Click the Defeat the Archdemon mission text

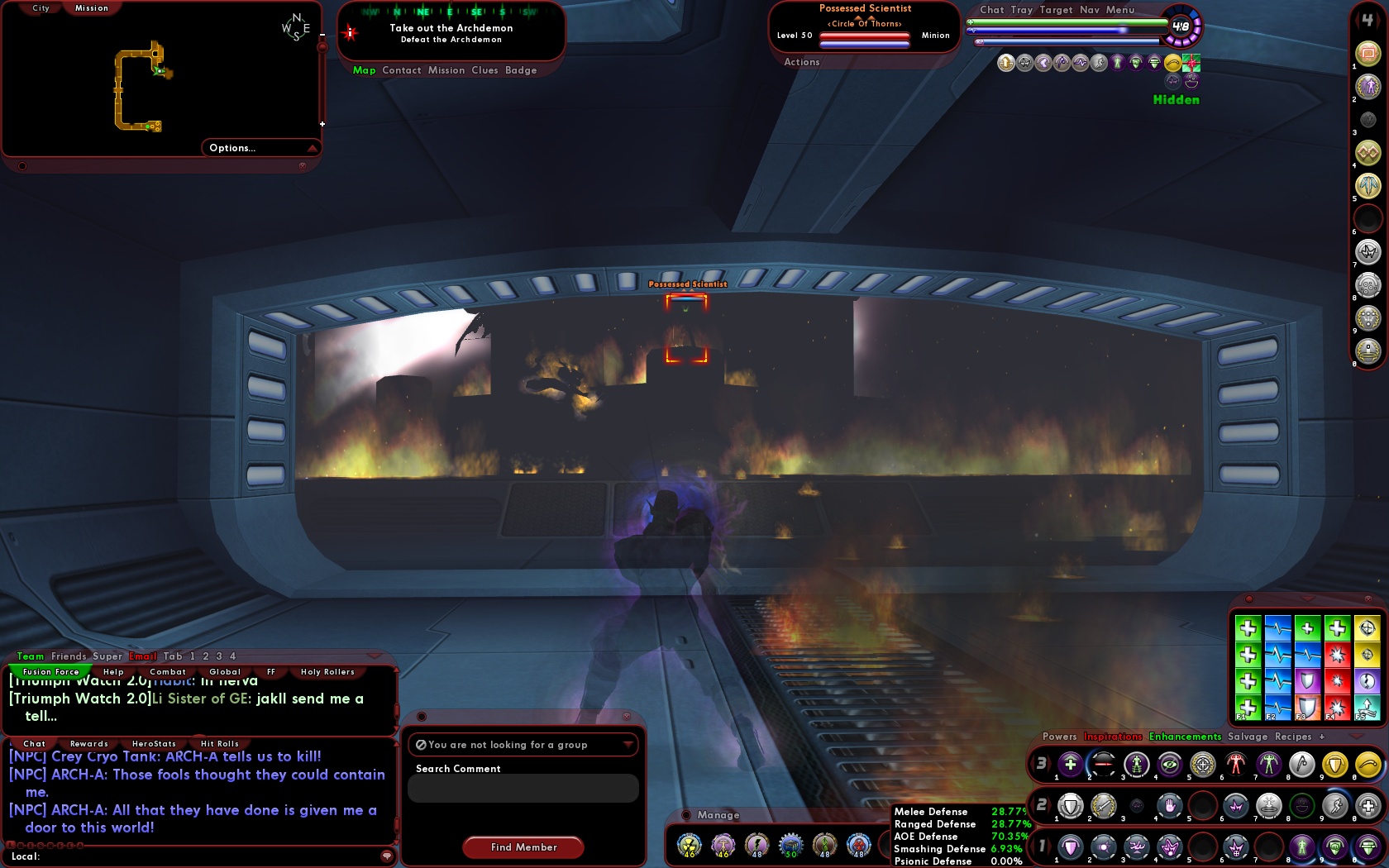(451, 39)
